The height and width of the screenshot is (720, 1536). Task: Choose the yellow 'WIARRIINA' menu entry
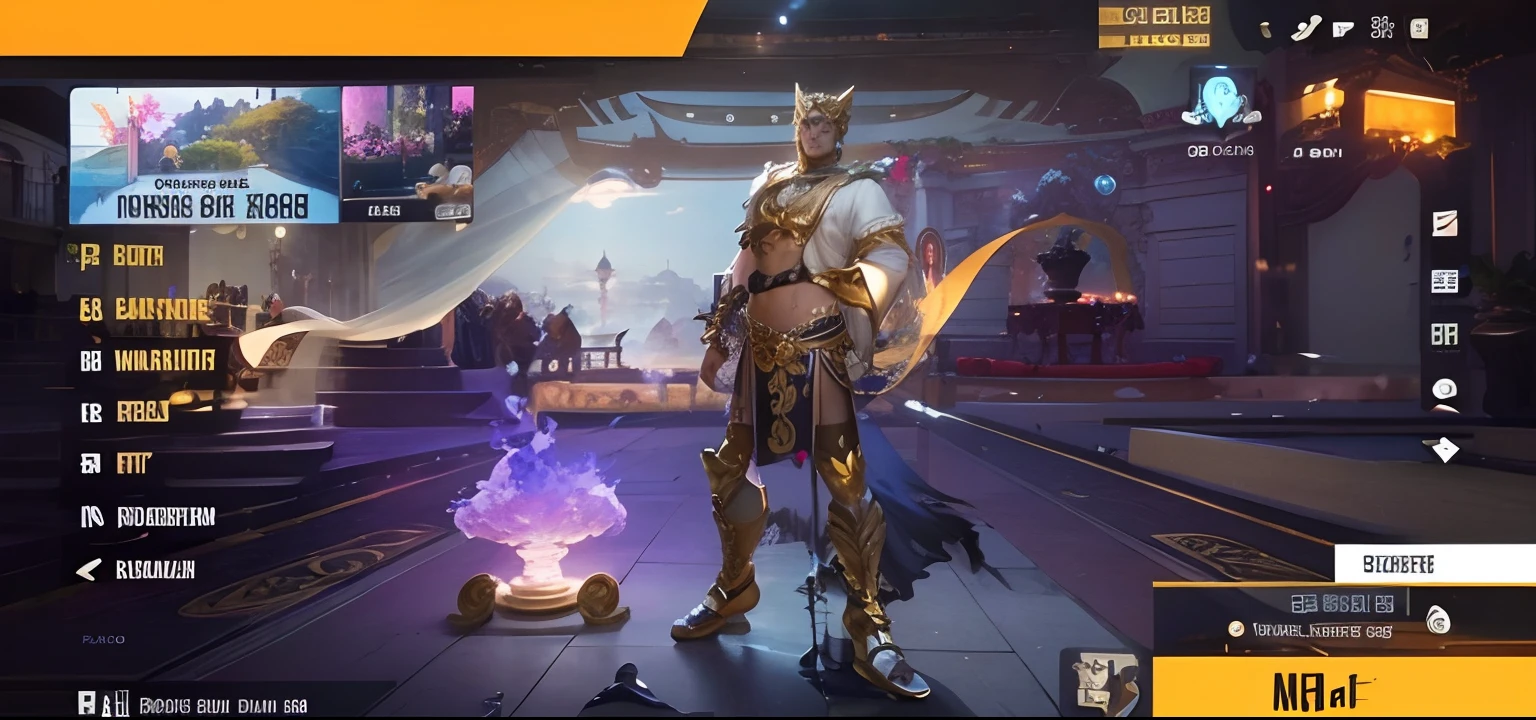click(x=148, y=361)
